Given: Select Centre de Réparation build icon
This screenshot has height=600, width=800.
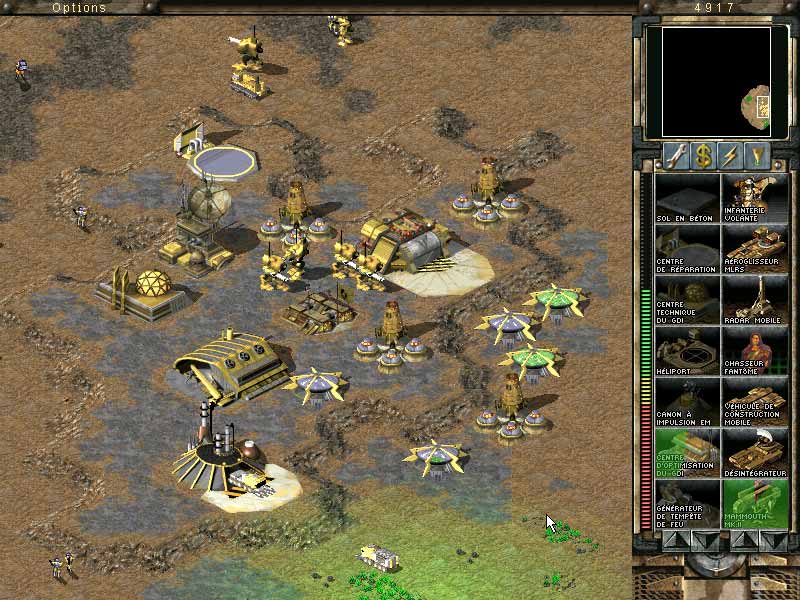Looking at the screenshot, I should 687,249.
